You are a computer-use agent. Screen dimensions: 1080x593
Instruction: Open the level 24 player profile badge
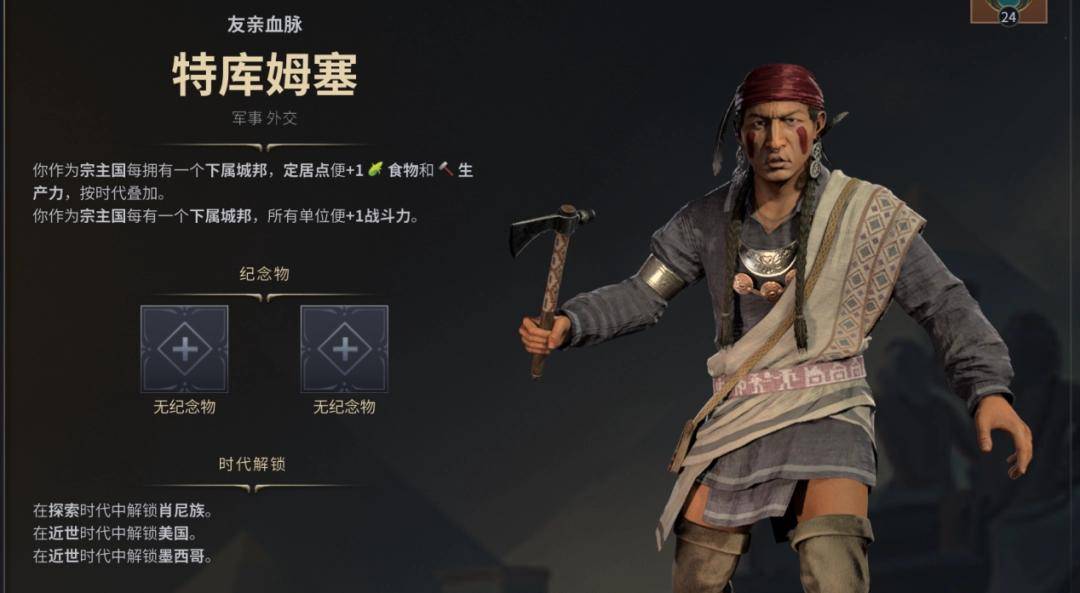(1008, 11)
